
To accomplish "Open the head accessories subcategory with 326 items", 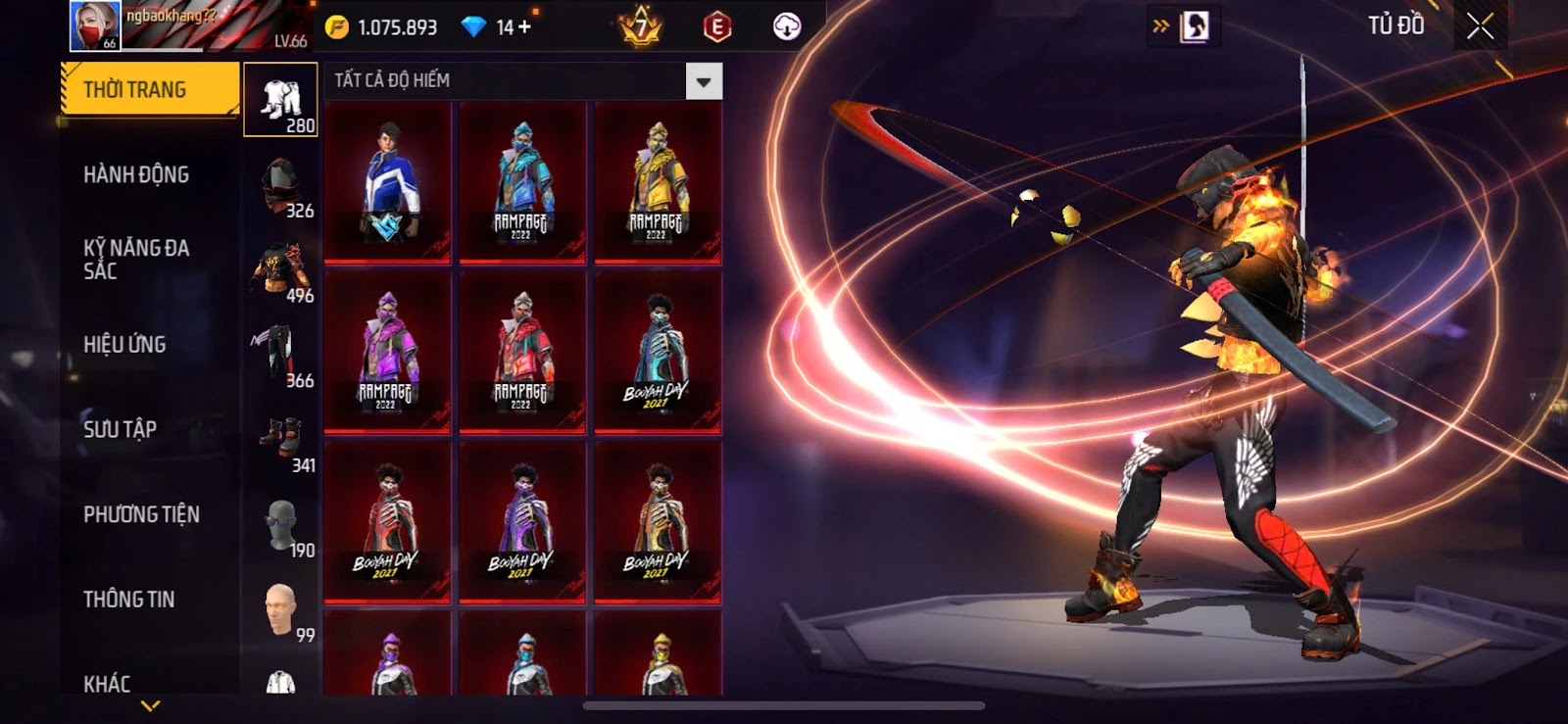I will pyautogui.click(x=281, y=187).
